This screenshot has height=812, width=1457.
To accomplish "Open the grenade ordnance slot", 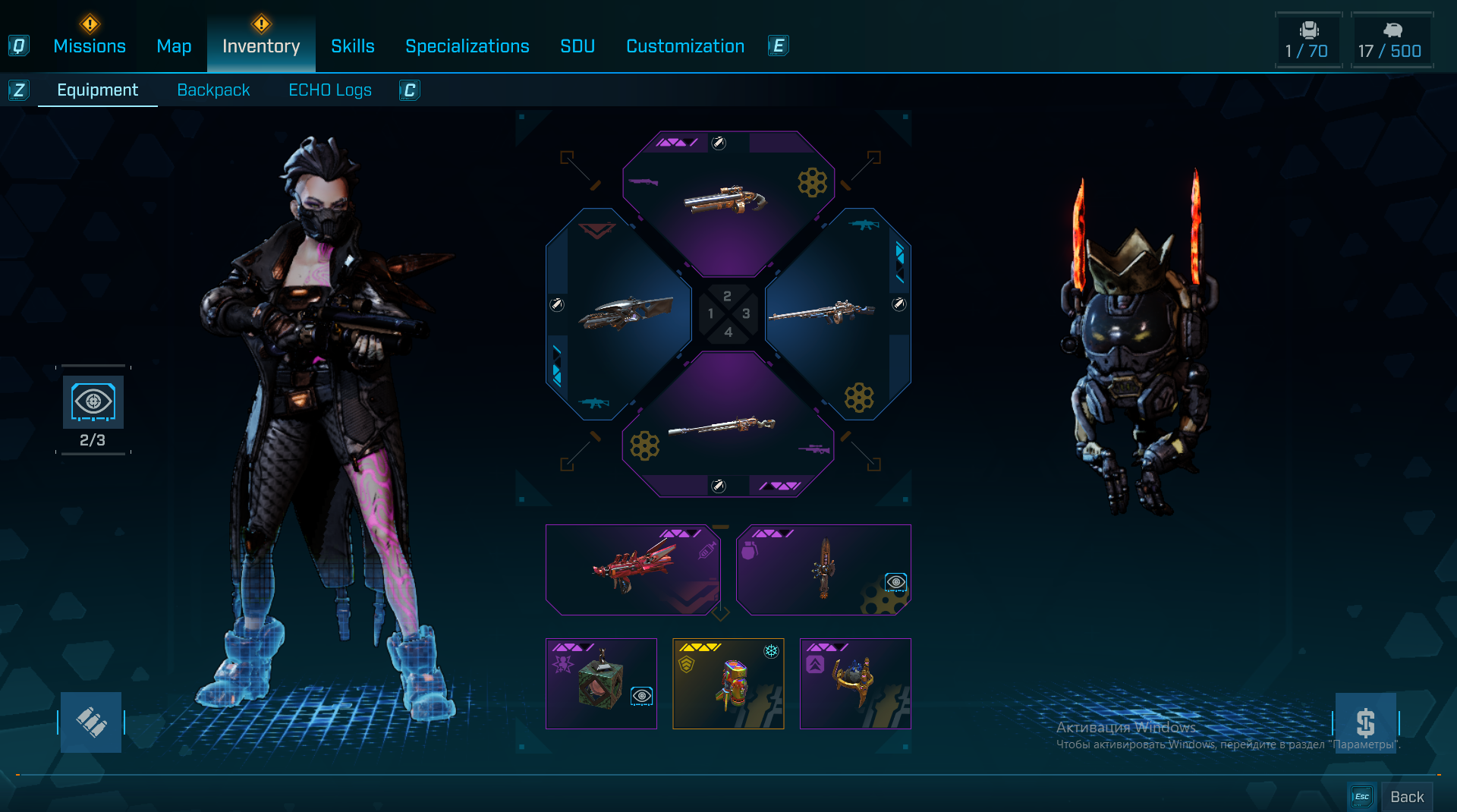I will point(823,569).
